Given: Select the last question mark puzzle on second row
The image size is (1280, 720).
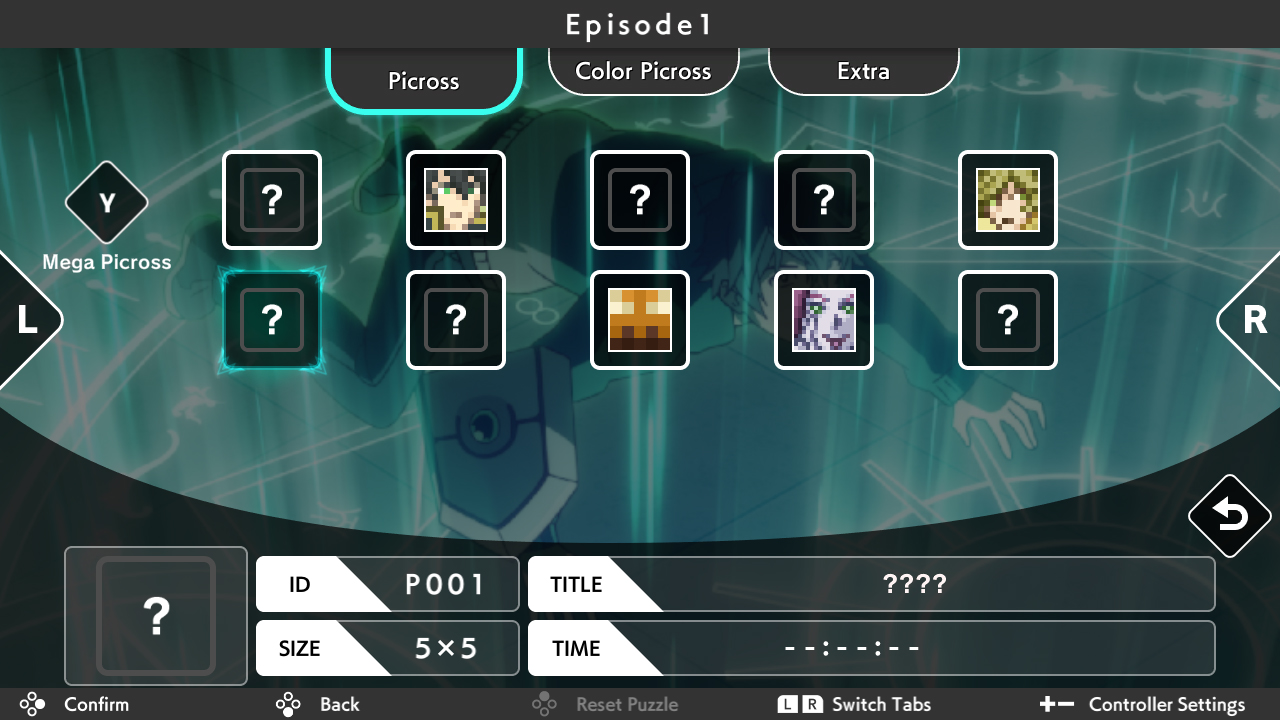Looking at the screenshot, I should (x=1008, y=320).
